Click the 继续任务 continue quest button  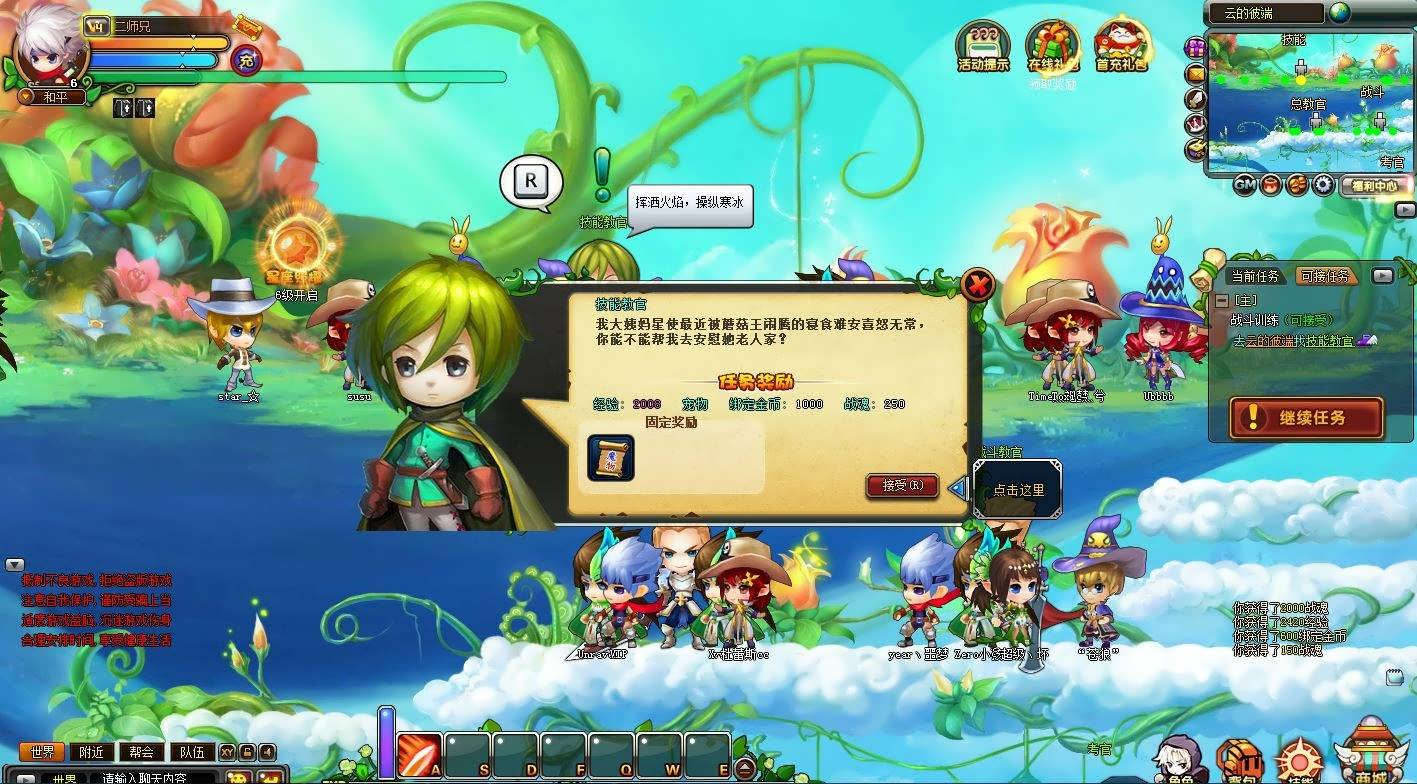pyautogui.click(x=1306, y=418)
